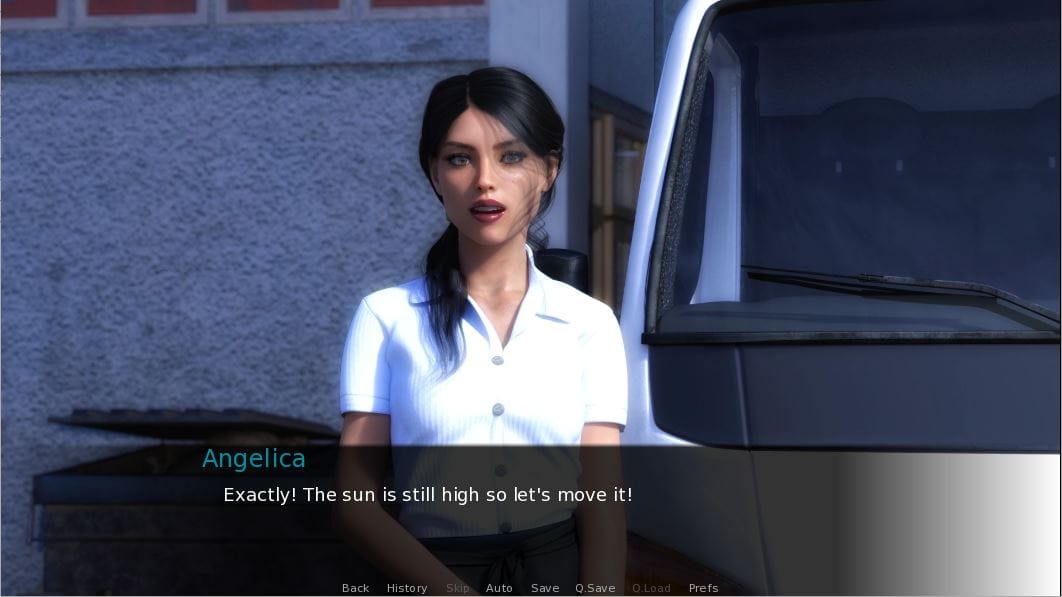Click the Skip dialogue button
The width and height of the screenshot is (1062, 597).
tap(457, 588)
